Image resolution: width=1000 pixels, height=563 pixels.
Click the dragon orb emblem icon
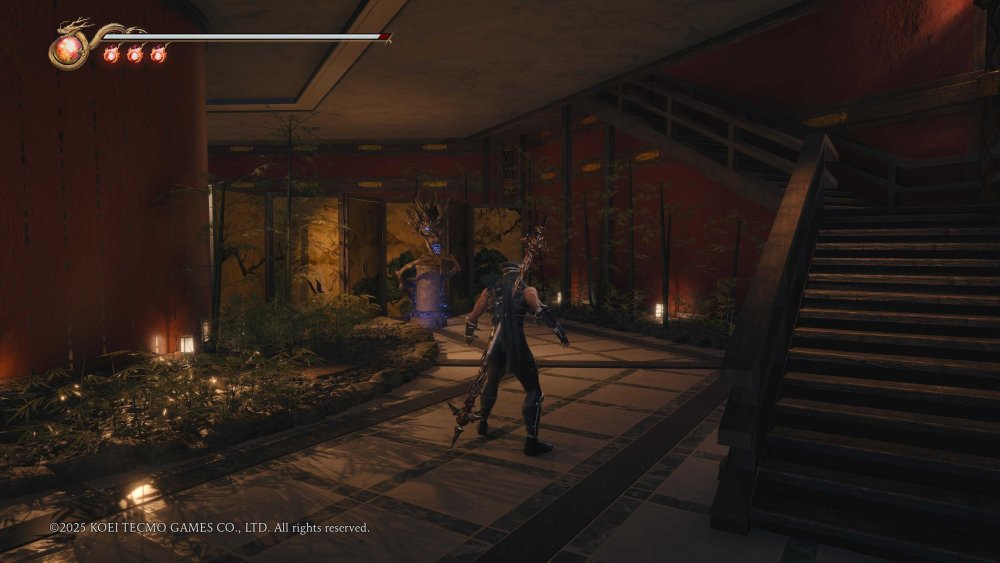[70, 47]
